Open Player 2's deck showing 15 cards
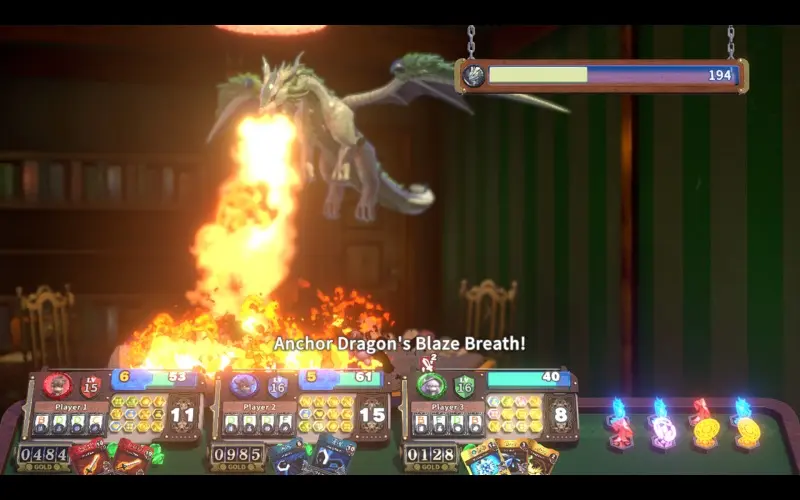This screenshot has width=800, height=500. point(371,415)
